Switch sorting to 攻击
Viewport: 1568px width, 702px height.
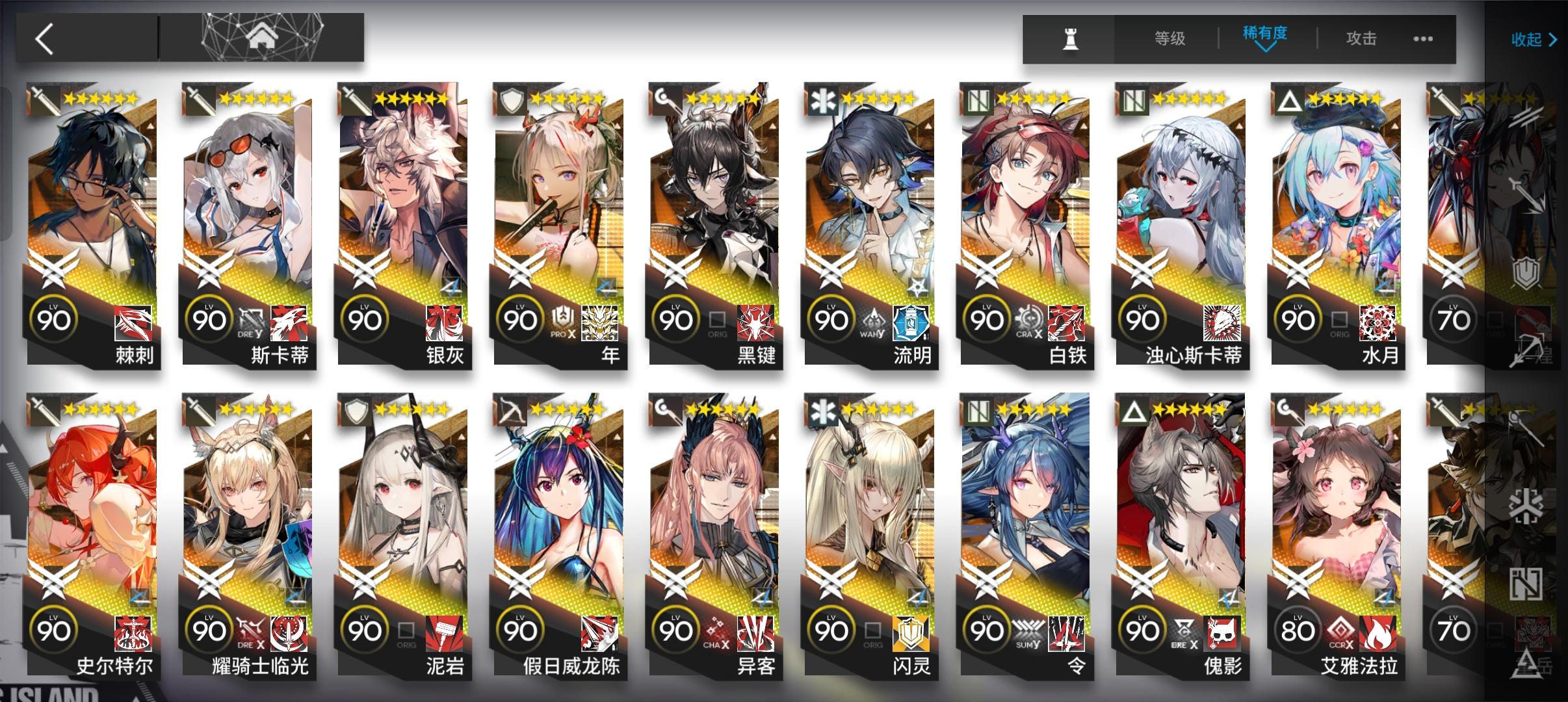1362,39
